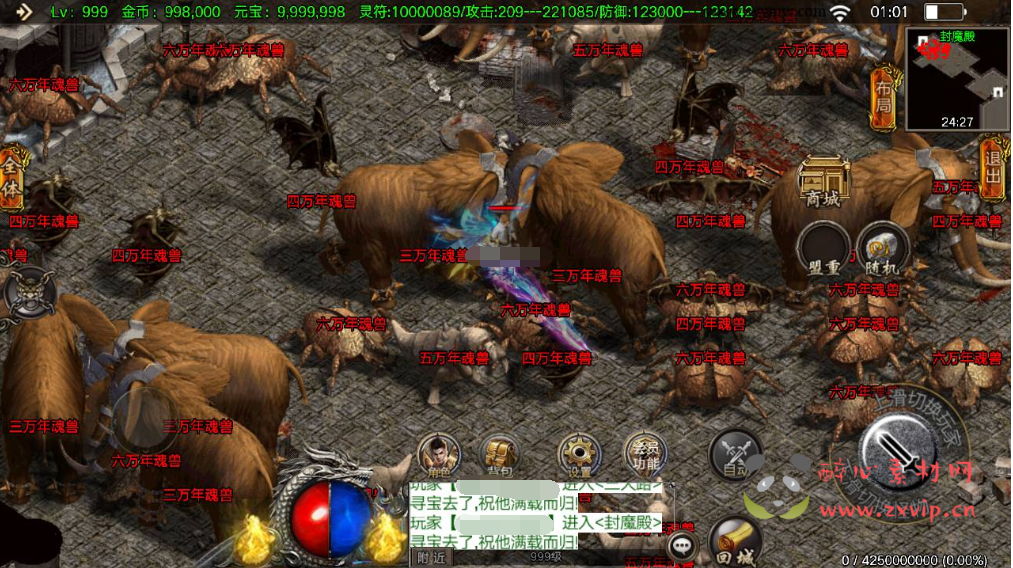The height and width of the screenshot is (568, 1013).
Task: Open the 商城 shop
Action: click(824, 183)
